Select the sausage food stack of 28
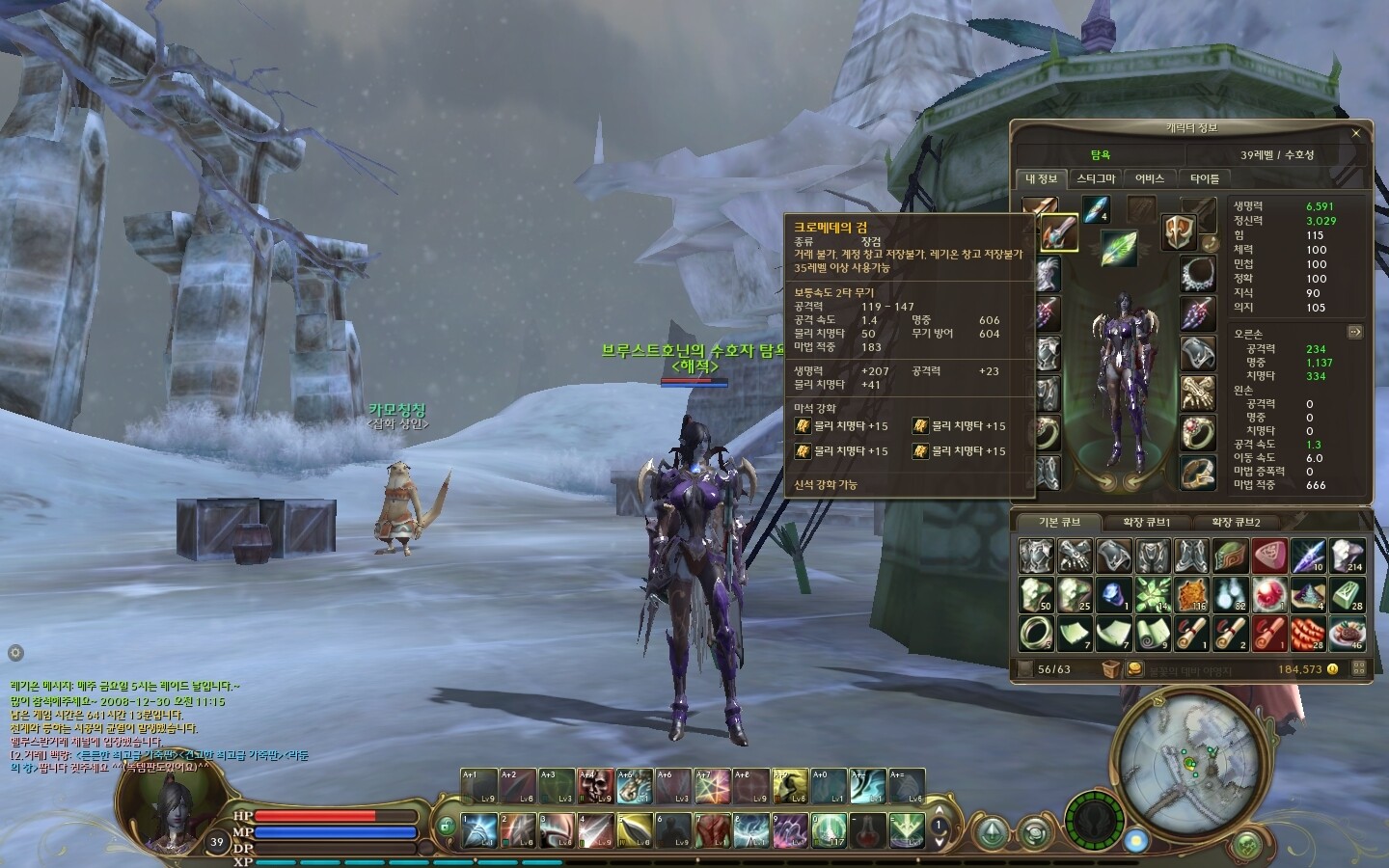 tap(1308, 633)
